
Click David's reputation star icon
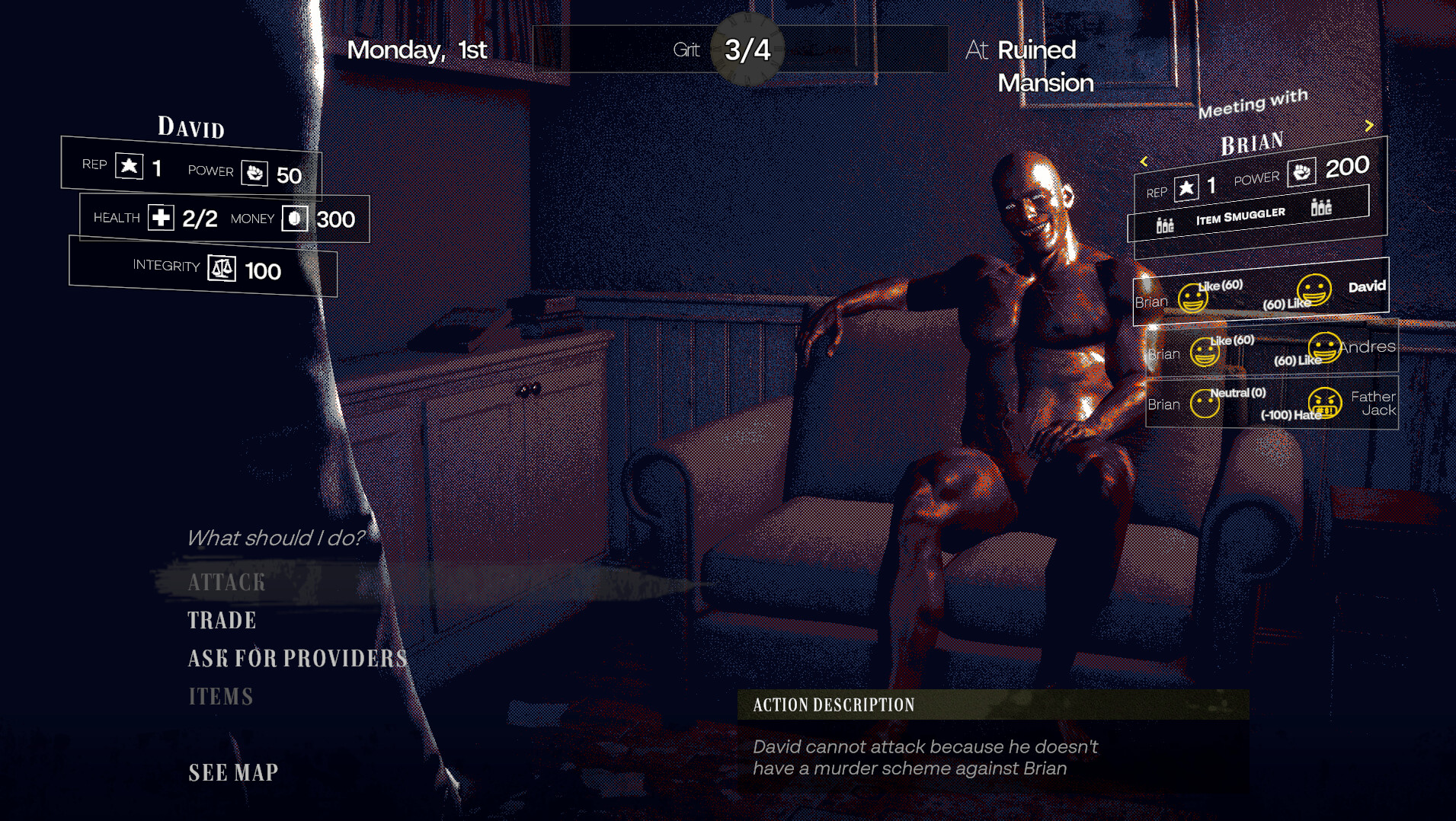point(130,165)
